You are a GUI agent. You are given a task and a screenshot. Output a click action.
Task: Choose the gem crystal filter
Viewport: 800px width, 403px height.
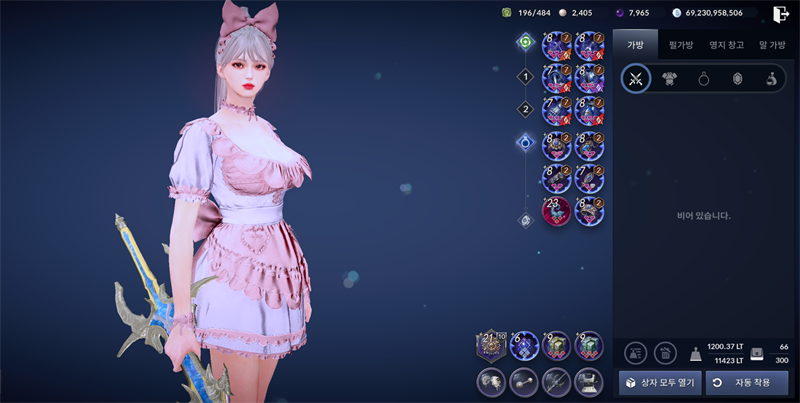(738, 79)
